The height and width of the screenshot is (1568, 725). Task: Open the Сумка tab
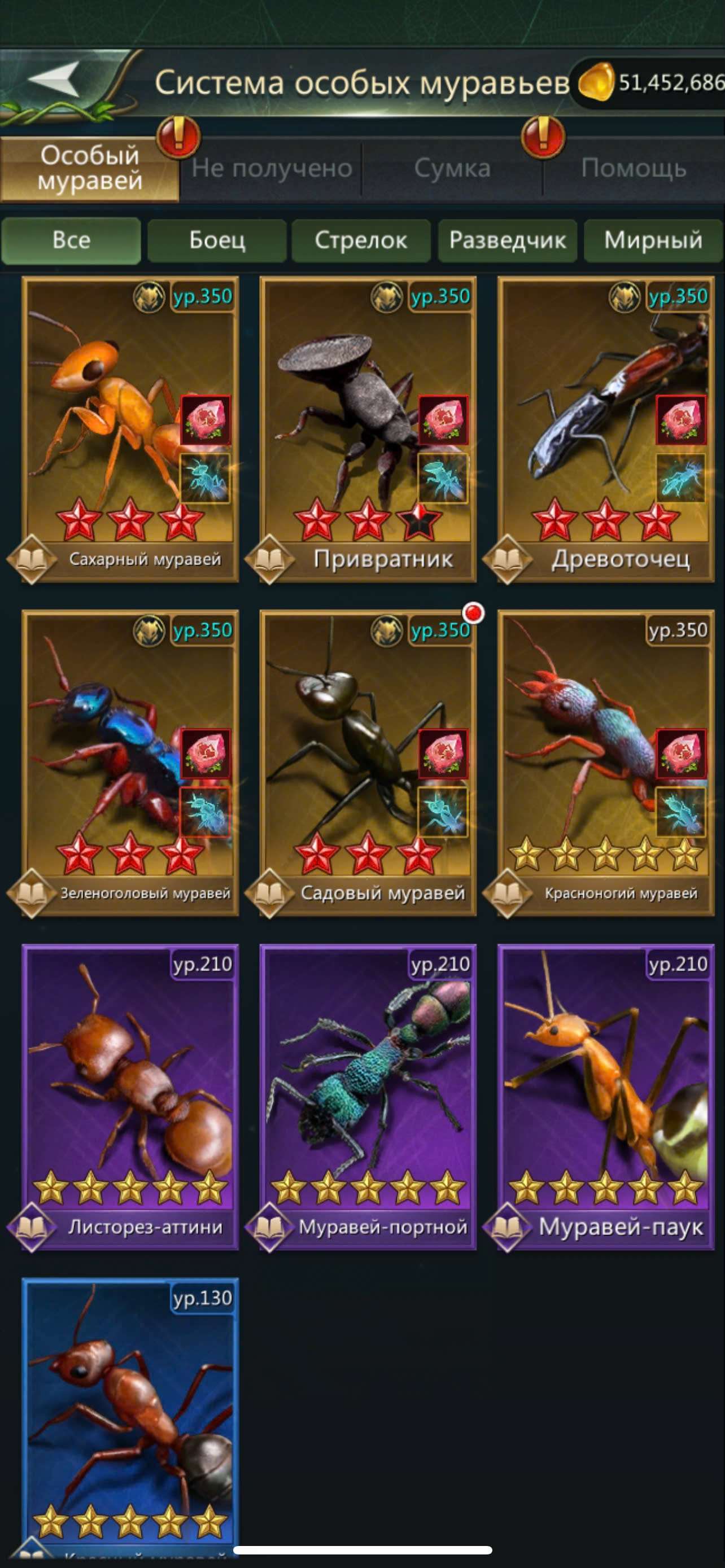453,169
